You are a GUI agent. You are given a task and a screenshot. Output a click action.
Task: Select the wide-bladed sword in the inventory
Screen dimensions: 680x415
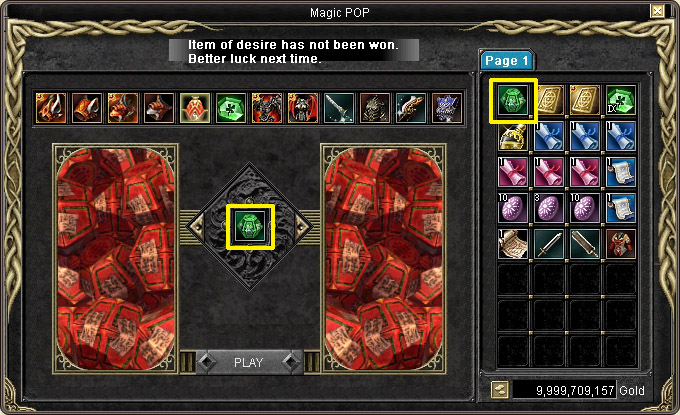tap(585, 243)
